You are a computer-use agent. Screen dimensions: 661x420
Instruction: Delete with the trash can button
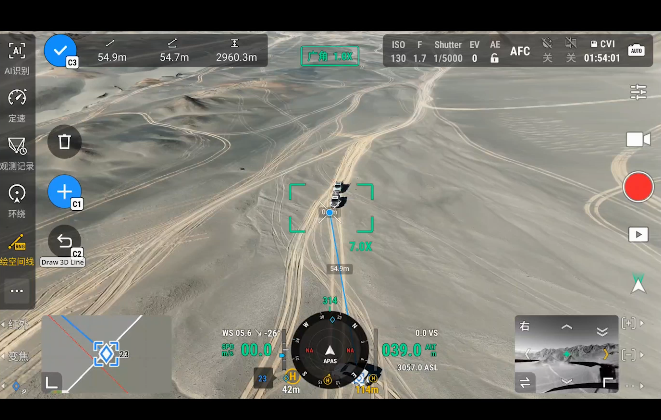tap(64, 141)
